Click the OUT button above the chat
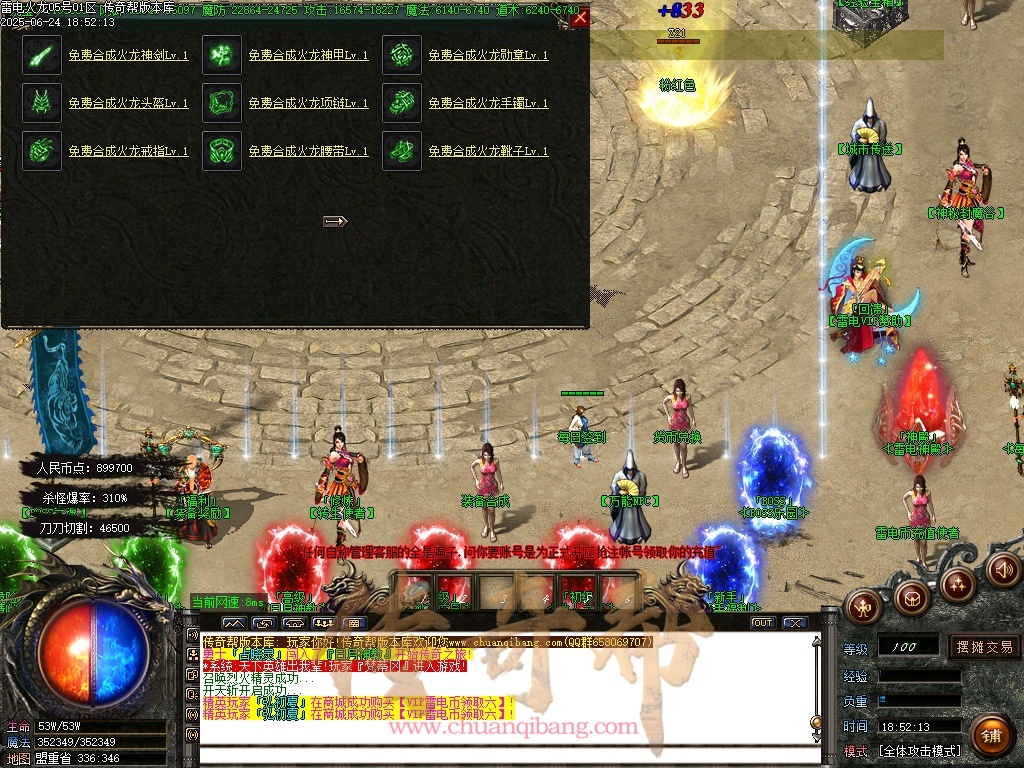 (x=763, y=623)
